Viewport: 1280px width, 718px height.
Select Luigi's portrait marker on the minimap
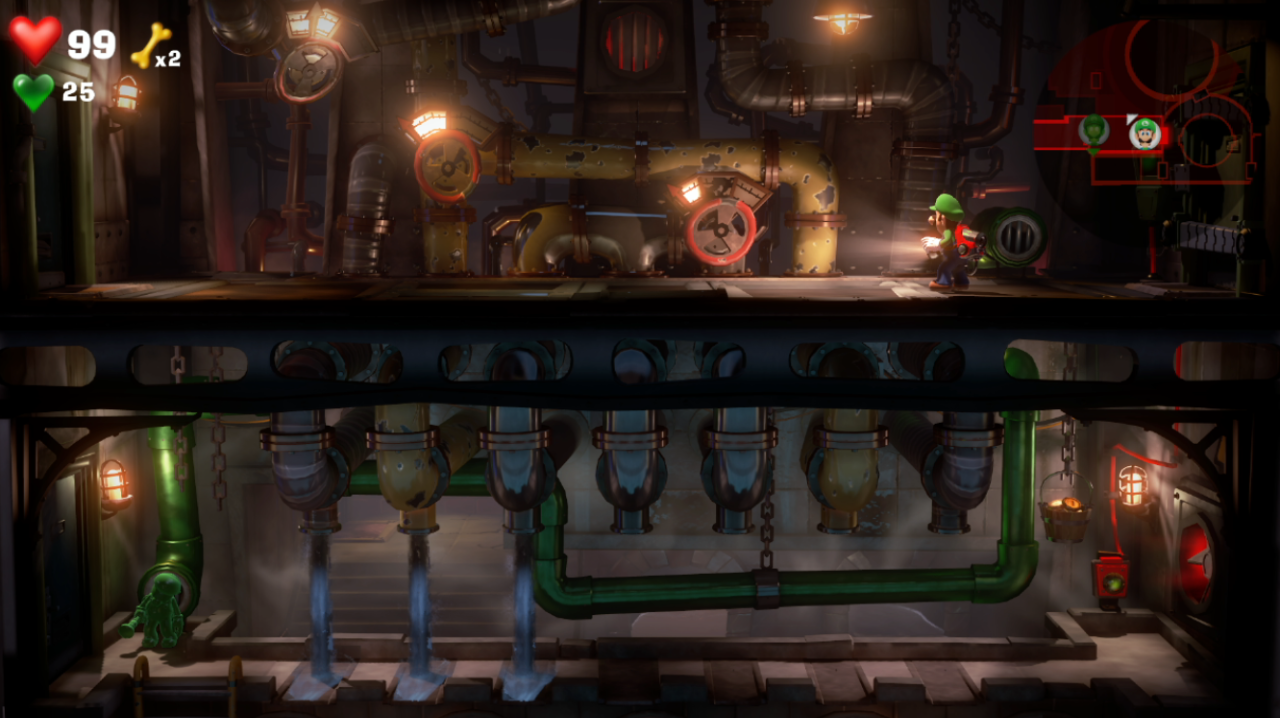coord(1144,132)
